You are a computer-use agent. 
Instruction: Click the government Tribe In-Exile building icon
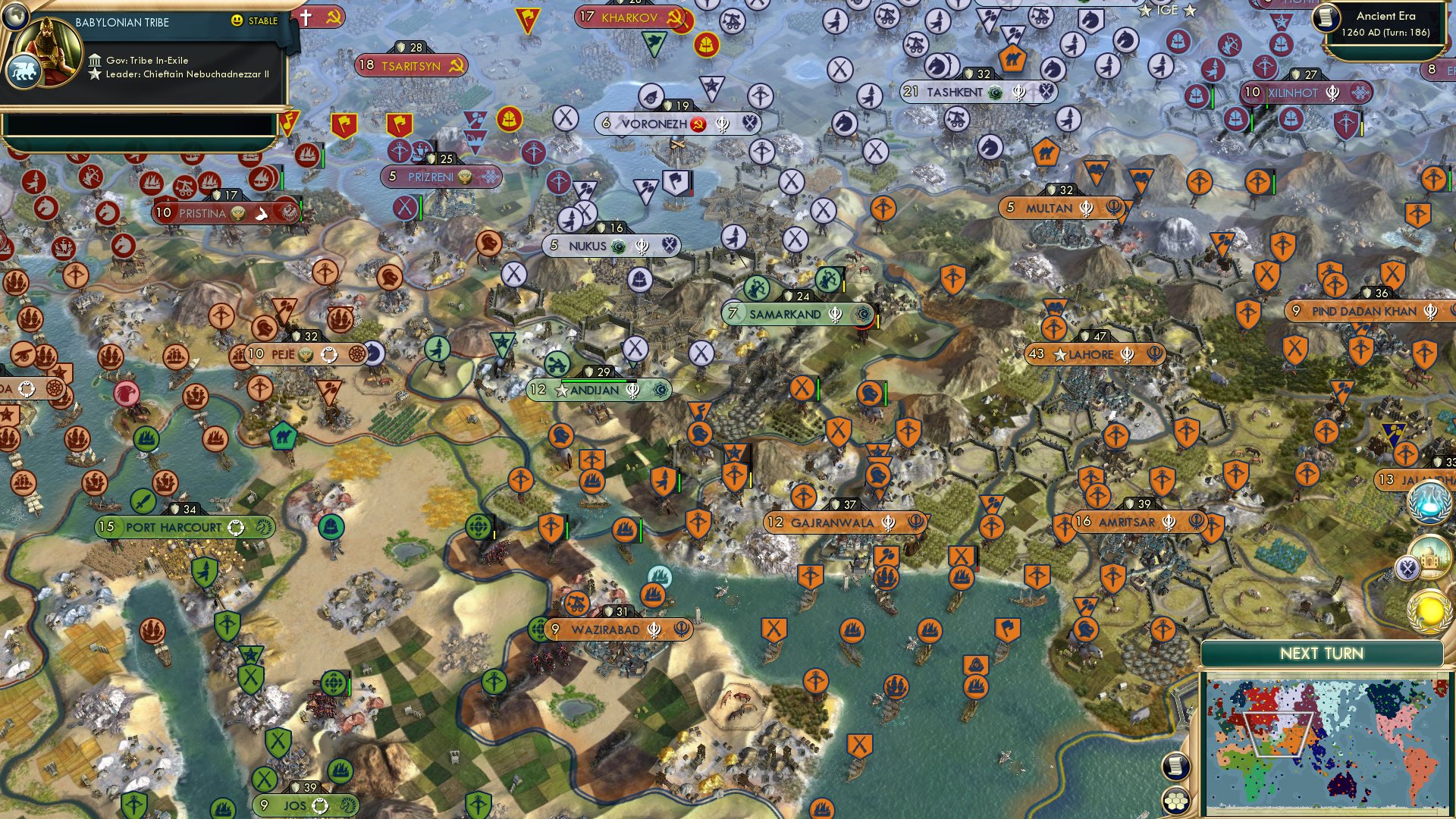click(96, 61)
